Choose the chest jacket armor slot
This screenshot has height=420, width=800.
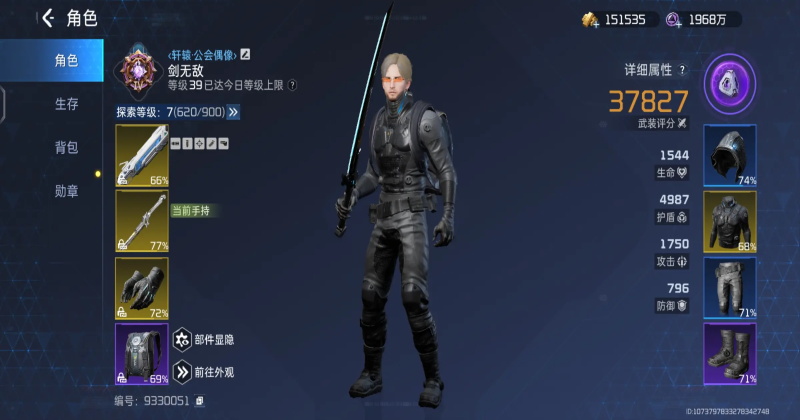(x=730, y=221)
